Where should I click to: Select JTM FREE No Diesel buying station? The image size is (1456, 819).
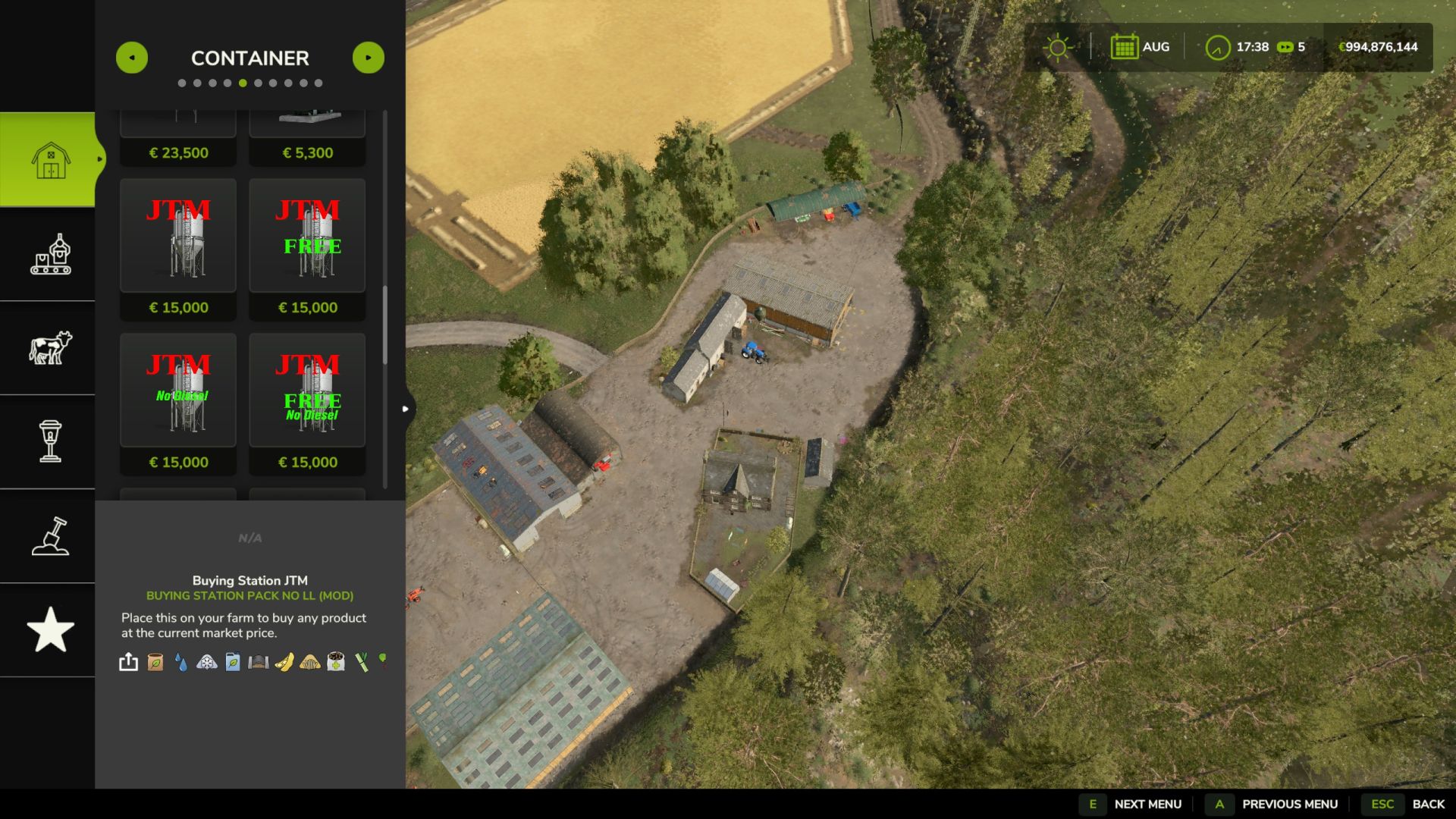(x=307, y=391)
